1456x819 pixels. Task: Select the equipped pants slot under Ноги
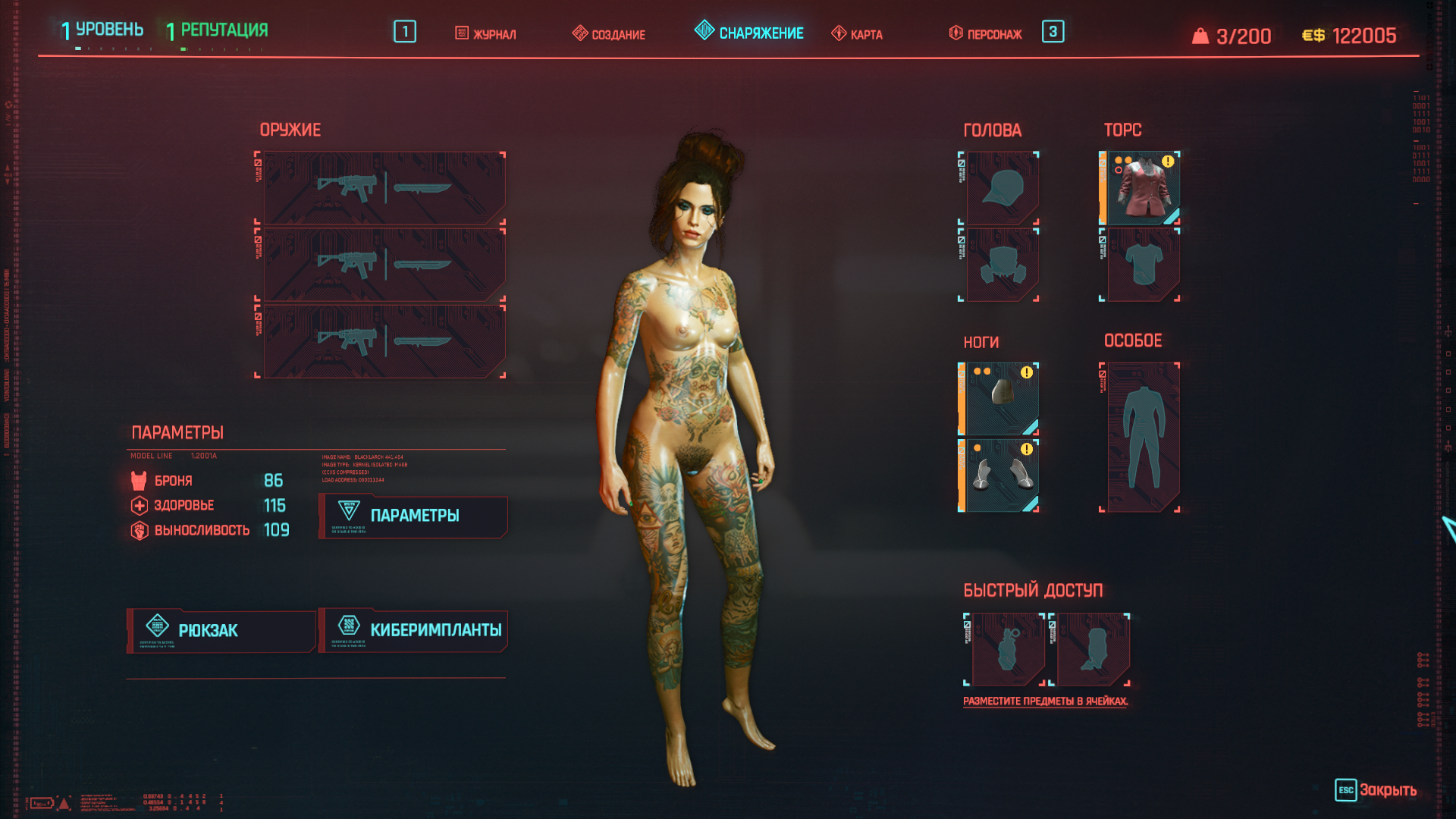1001,398
